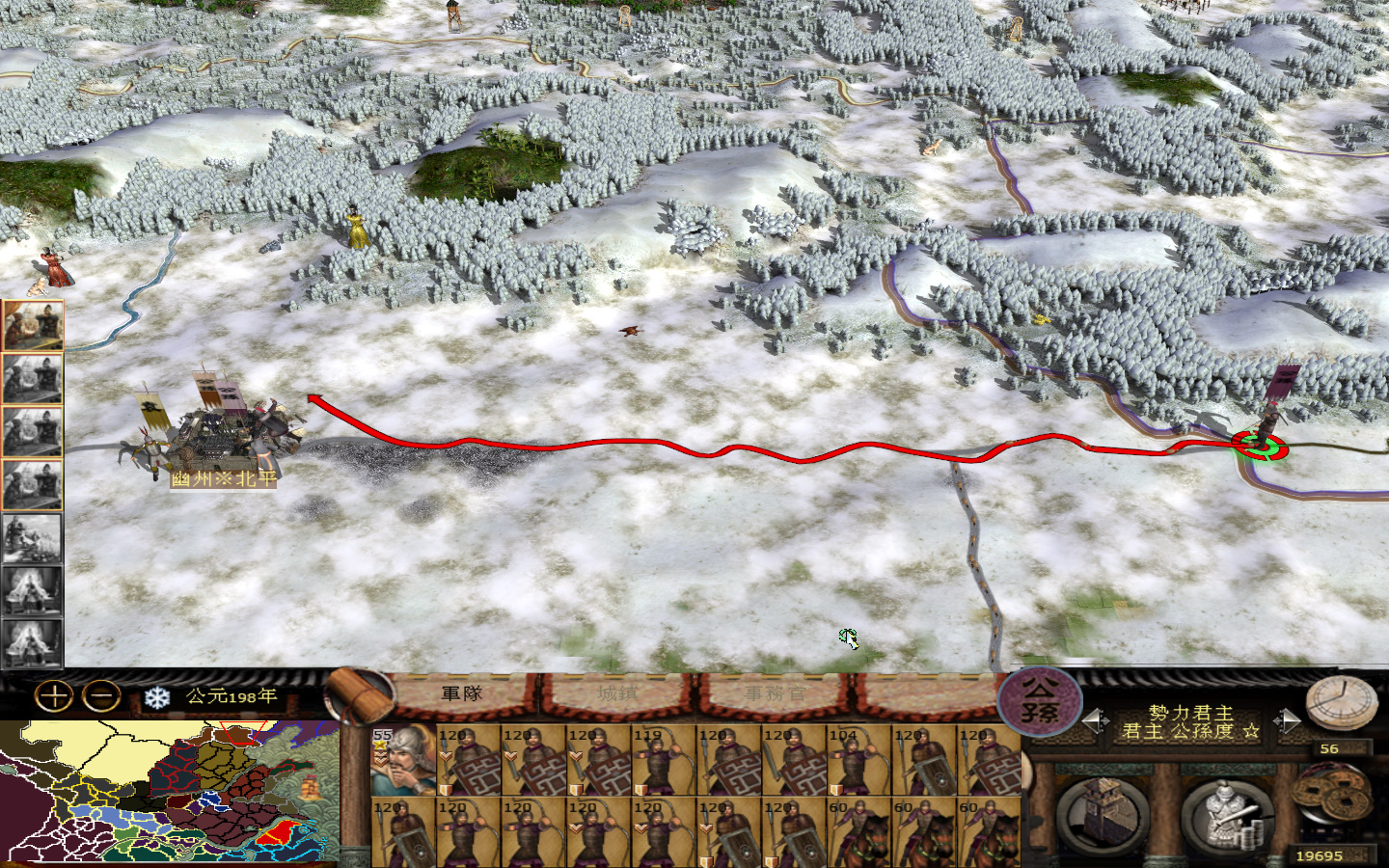Click the scroll icon beside the army tab
The width and height of the screenshot is (1389, 868).
pyautogui.click(x=357, y=696)
